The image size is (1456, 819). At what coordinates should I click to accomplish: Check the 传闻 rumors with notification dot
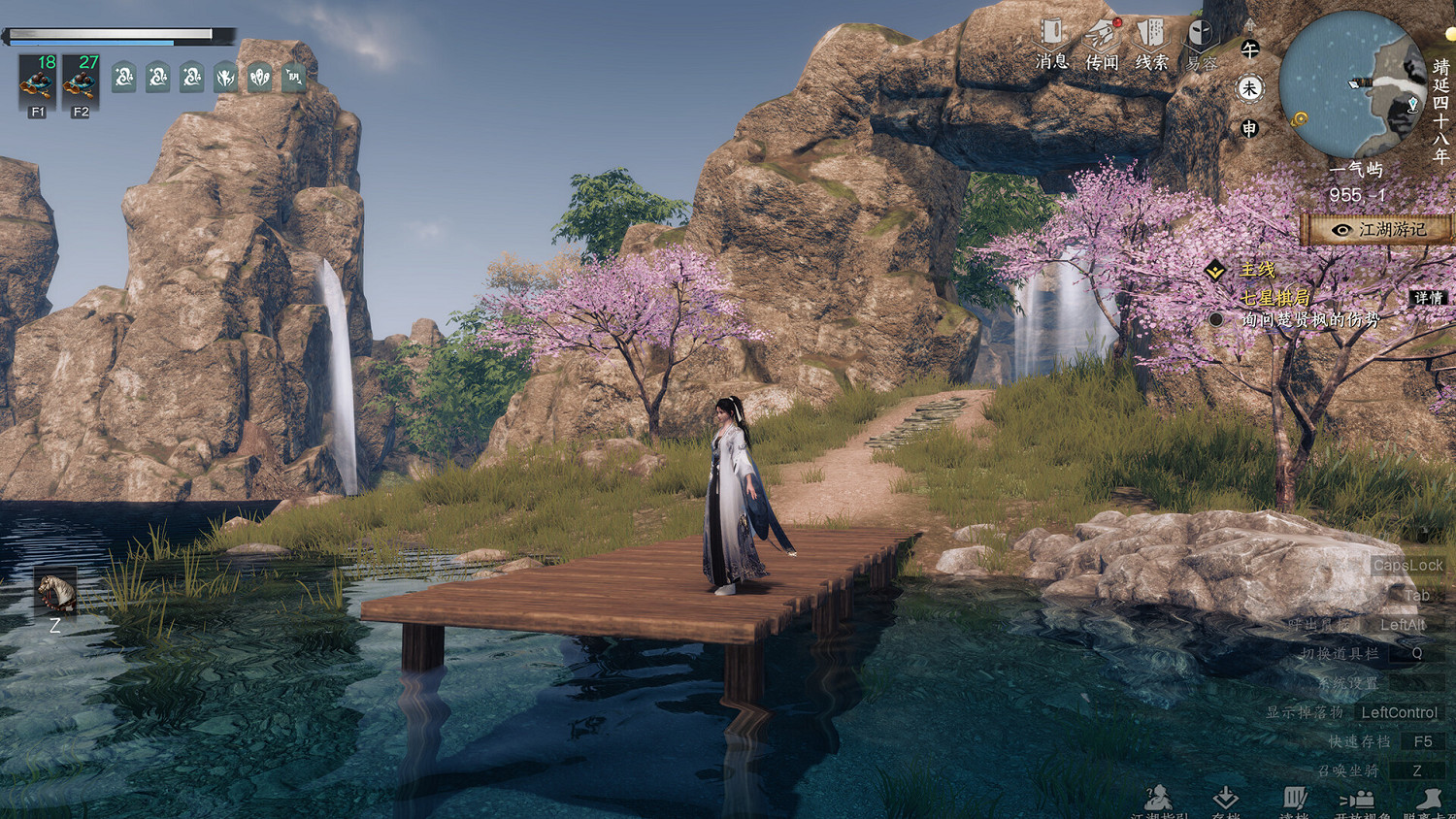pos(1103,32)
